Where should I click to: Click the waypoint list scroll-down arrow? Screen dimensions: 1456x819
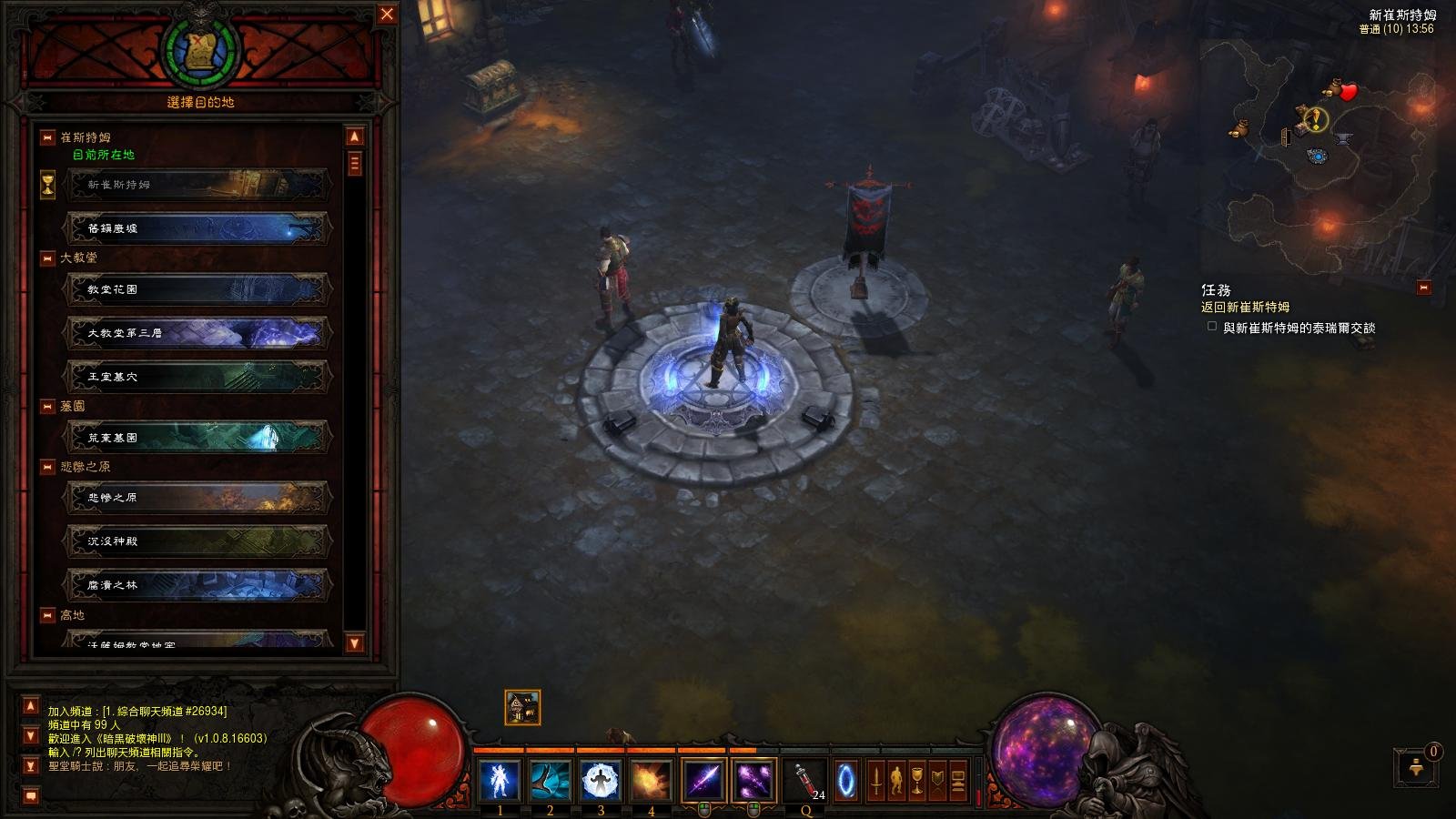[x=355, y=643]
